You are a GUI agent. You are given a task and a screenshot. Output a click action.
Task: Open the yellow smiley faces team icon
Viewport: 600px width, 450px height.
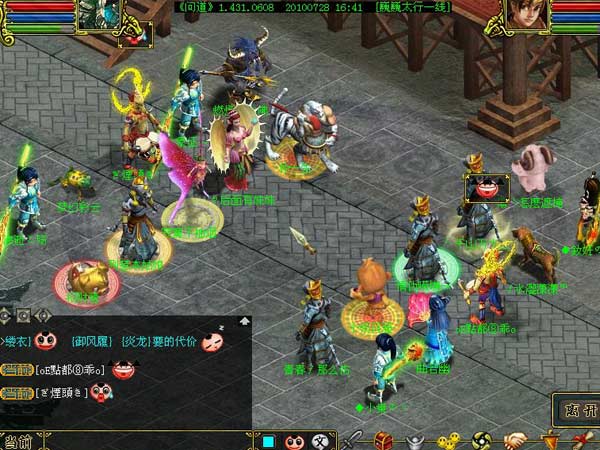pyautogui.click(x=449, y=440)
